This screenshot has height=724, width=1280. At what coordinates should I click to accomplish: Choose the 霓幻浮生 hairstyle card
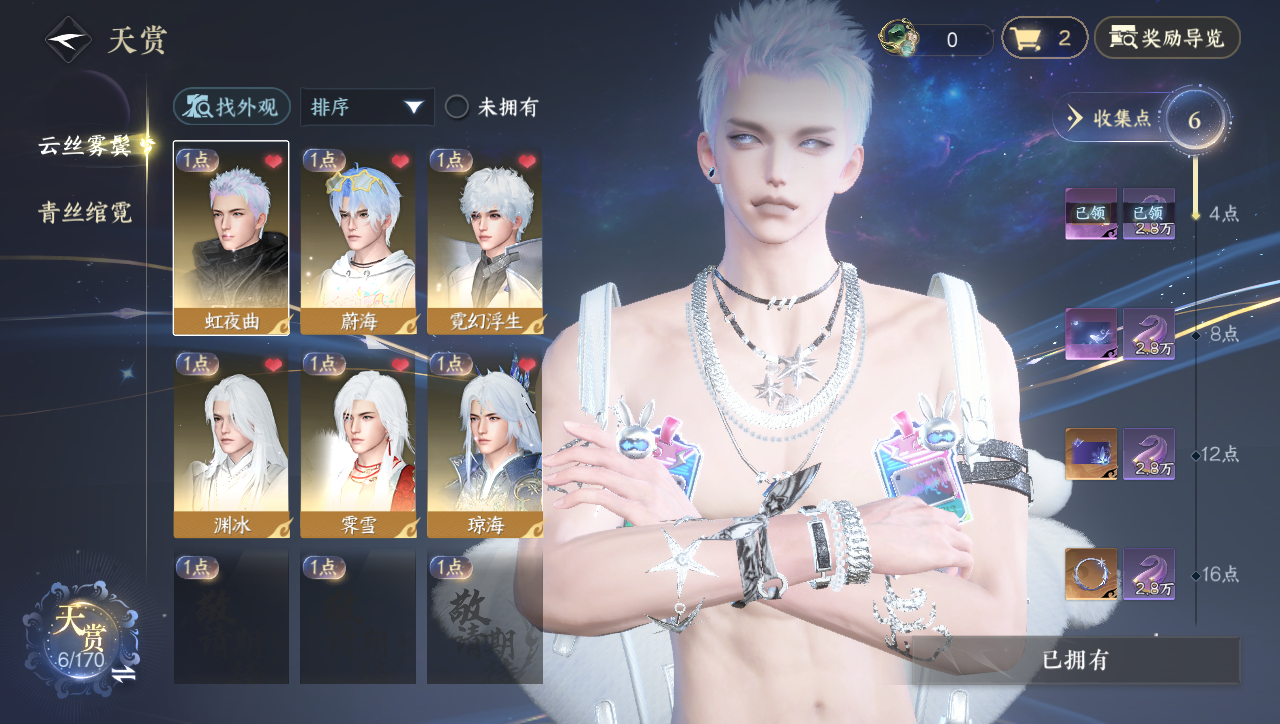(x=485, y=238)
